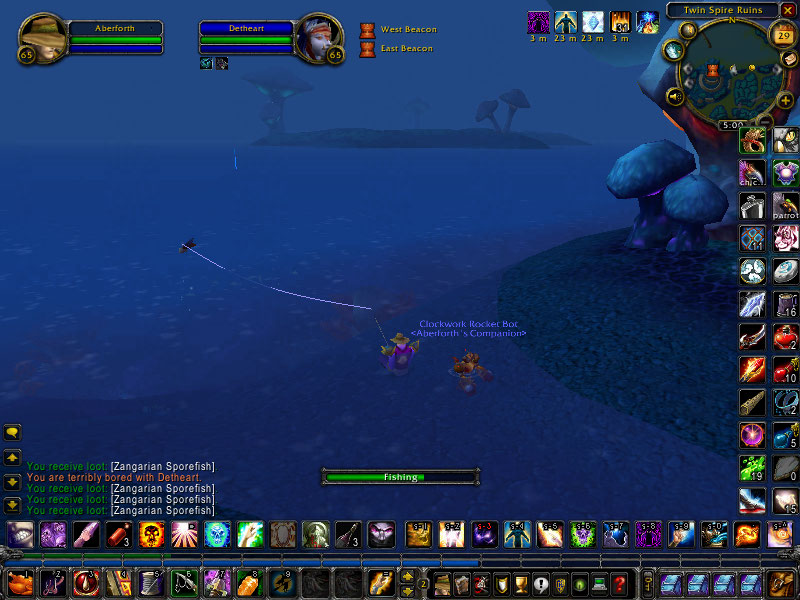
Task: Toggle the minimap speaker button
Action: [x=675, y=97]
